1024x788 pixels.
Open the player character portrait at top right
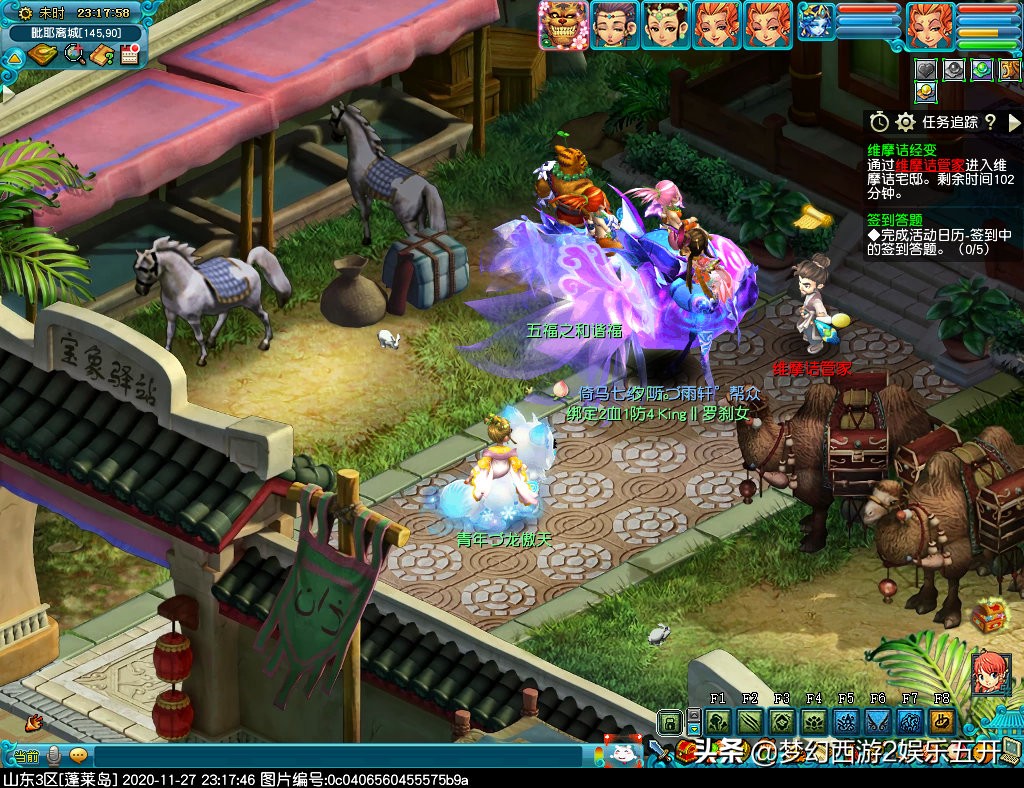tap(930, 25)
